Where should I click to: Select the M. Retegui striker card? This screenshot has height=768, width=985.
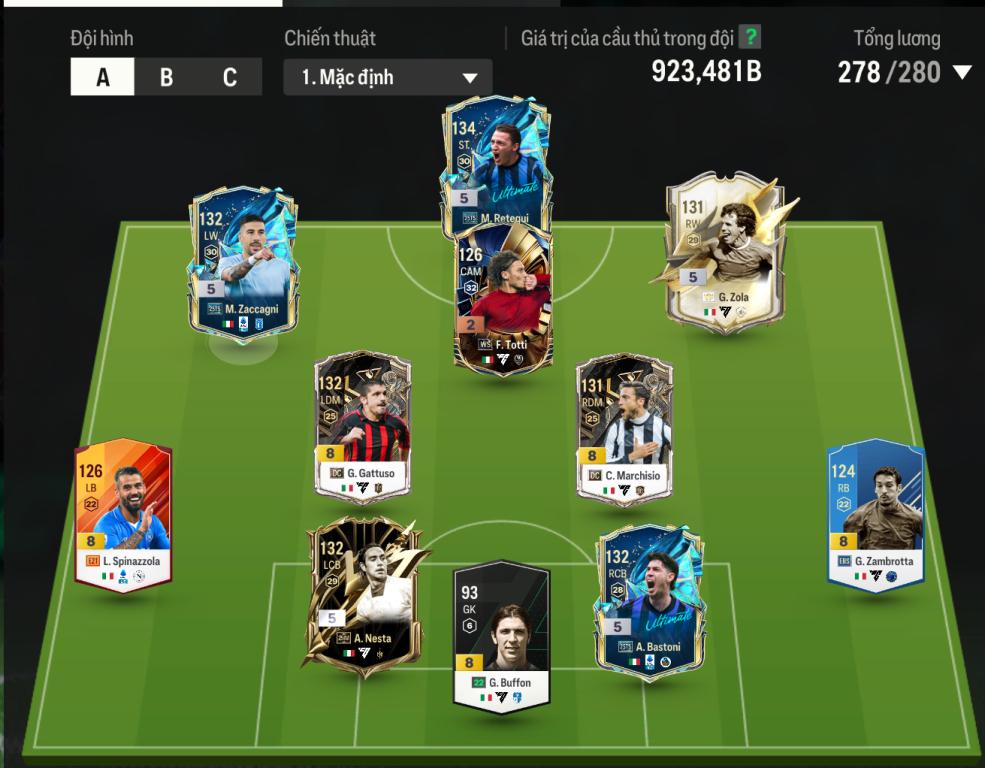(496, 160)
